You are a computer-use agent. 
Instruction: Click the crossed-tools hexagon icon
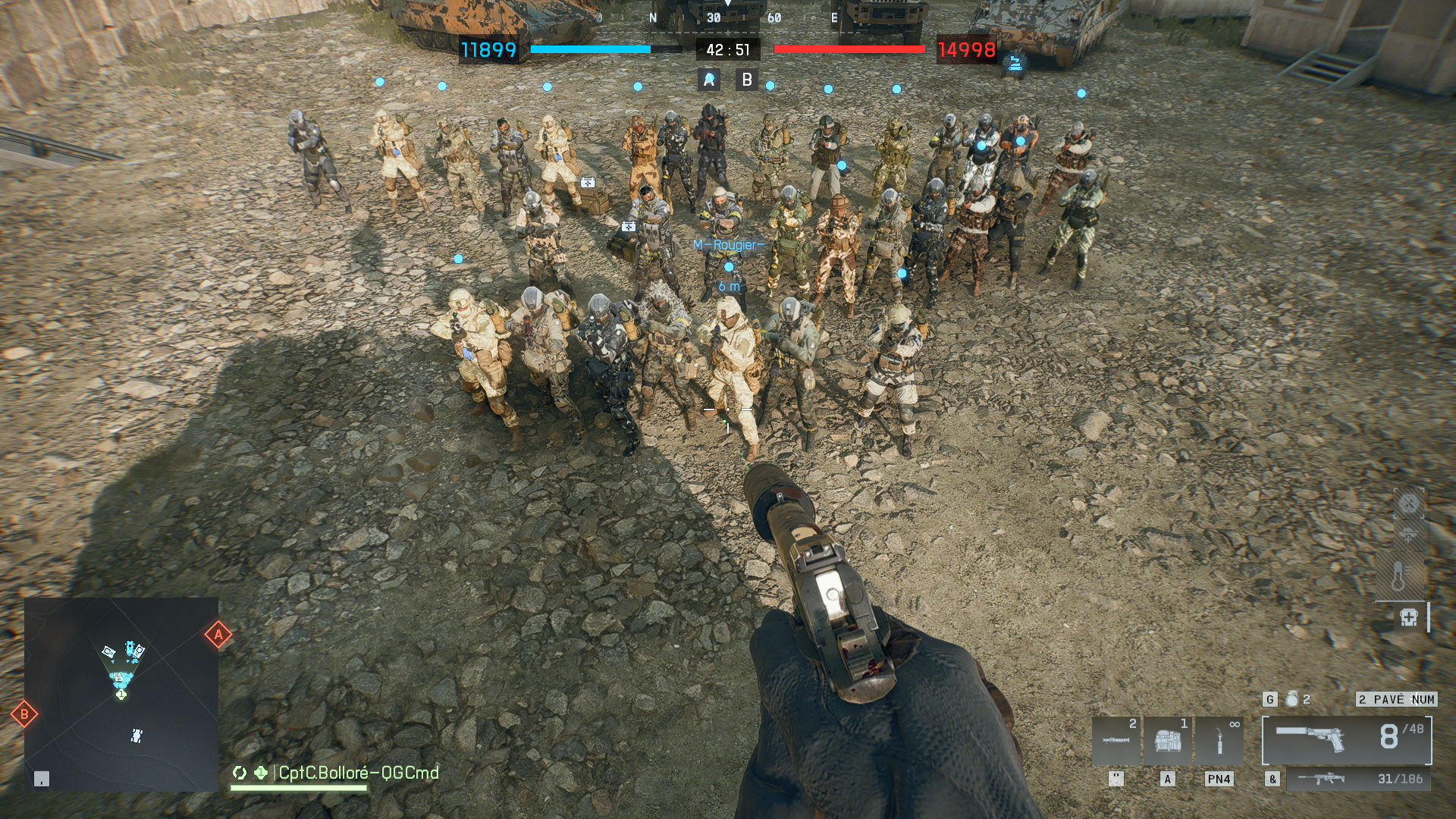pos(1409,503)
